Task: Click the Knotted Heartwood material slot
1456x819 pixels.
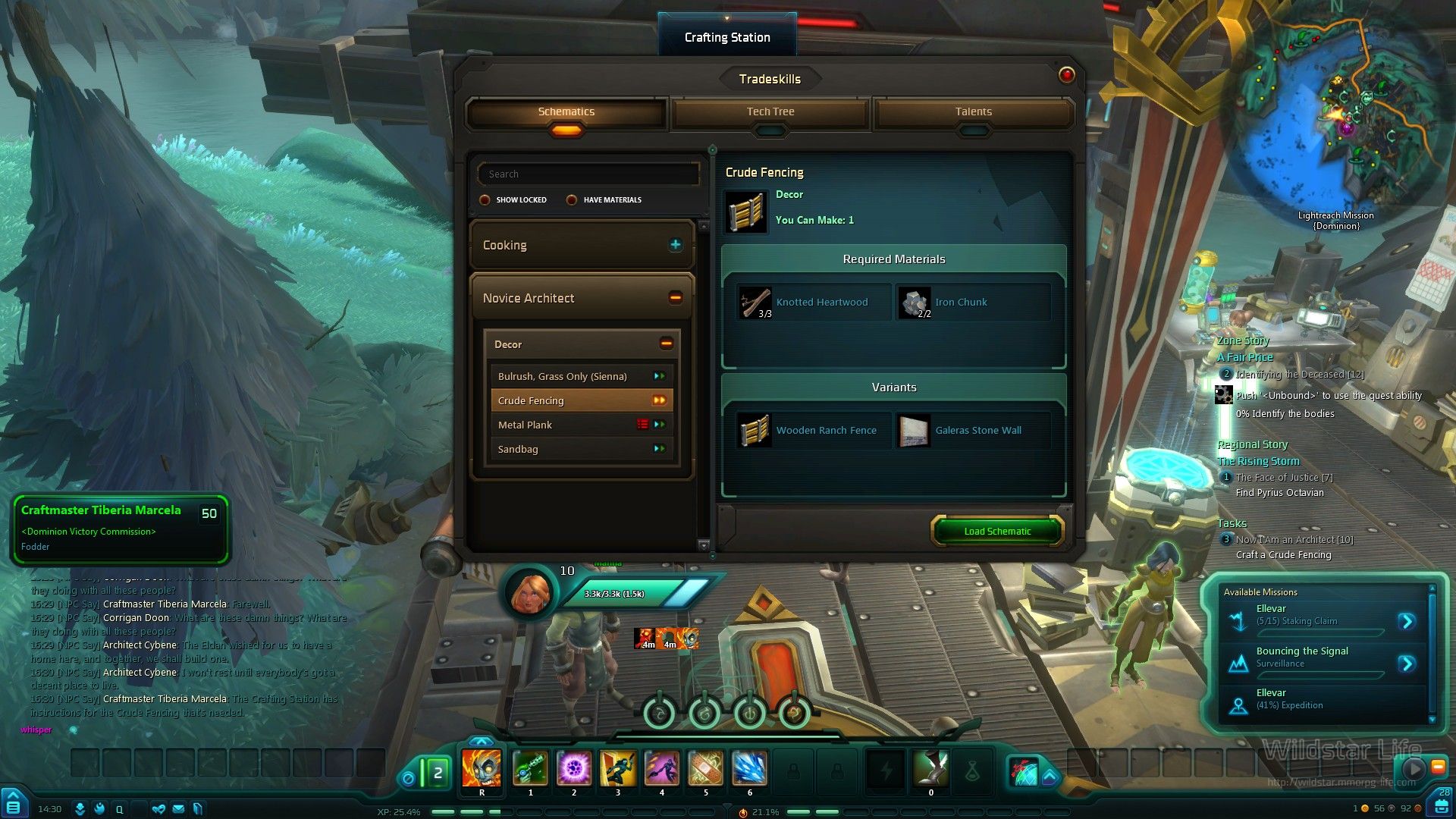Action: [813, 303]
